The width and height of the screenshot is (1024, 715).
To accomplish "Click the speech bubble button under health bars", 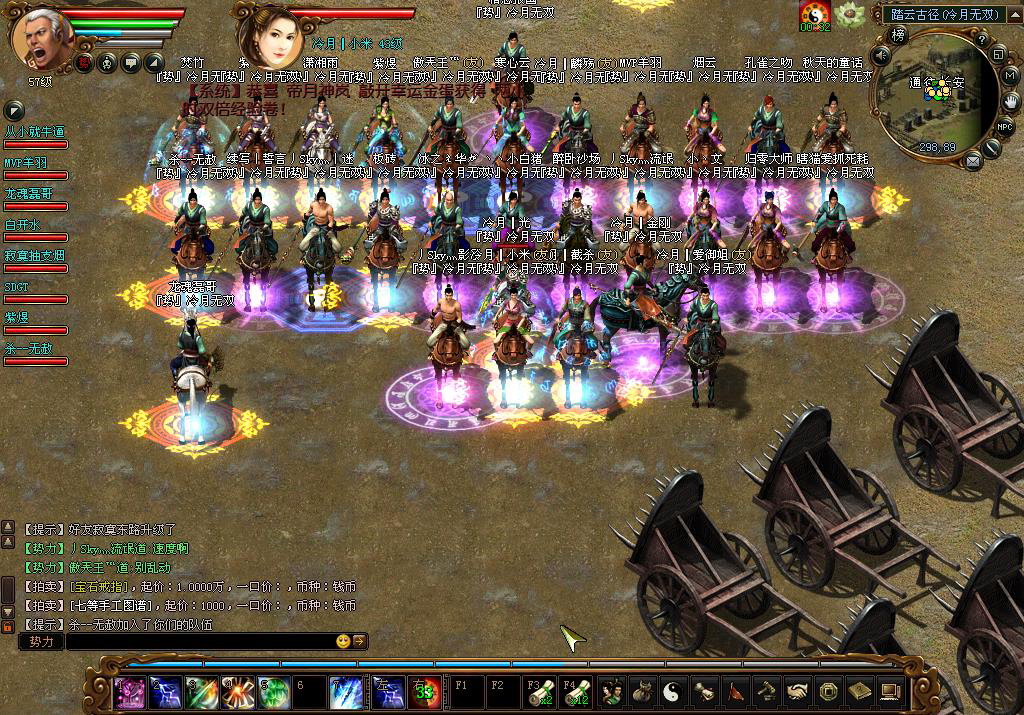I will (x=131, y=63).
